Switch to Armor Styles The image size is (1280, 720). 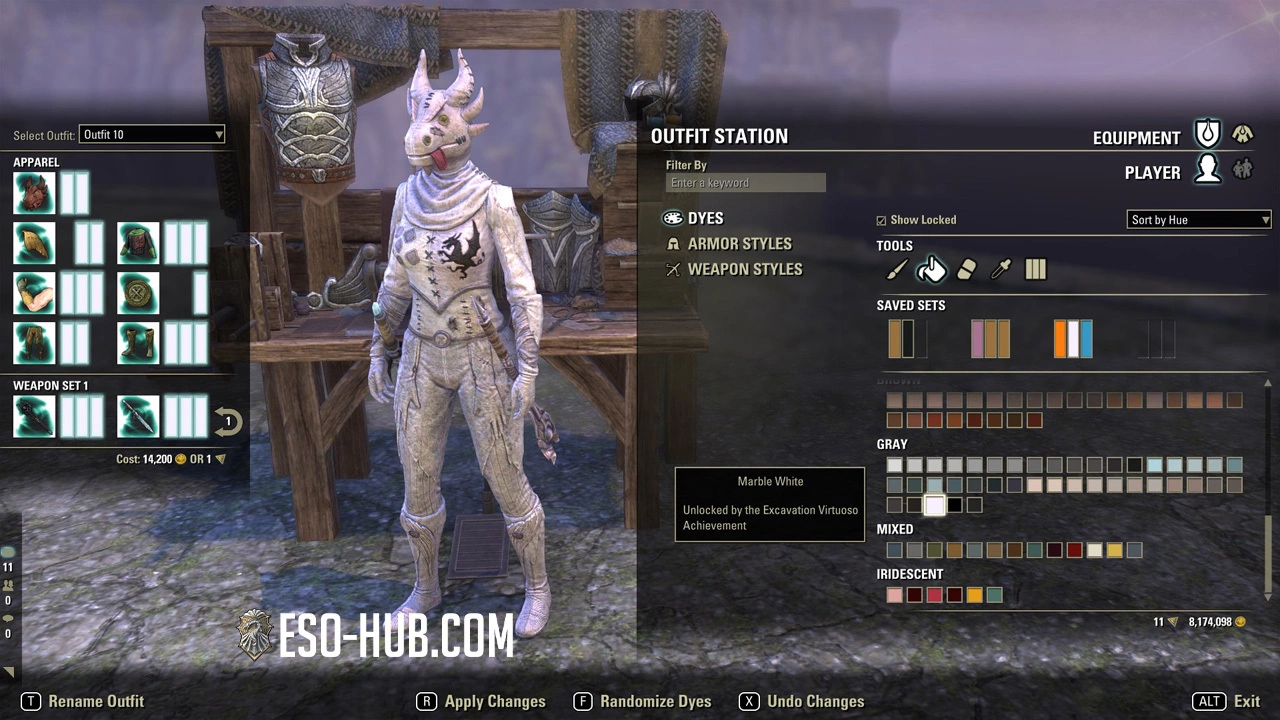point(739,244)
